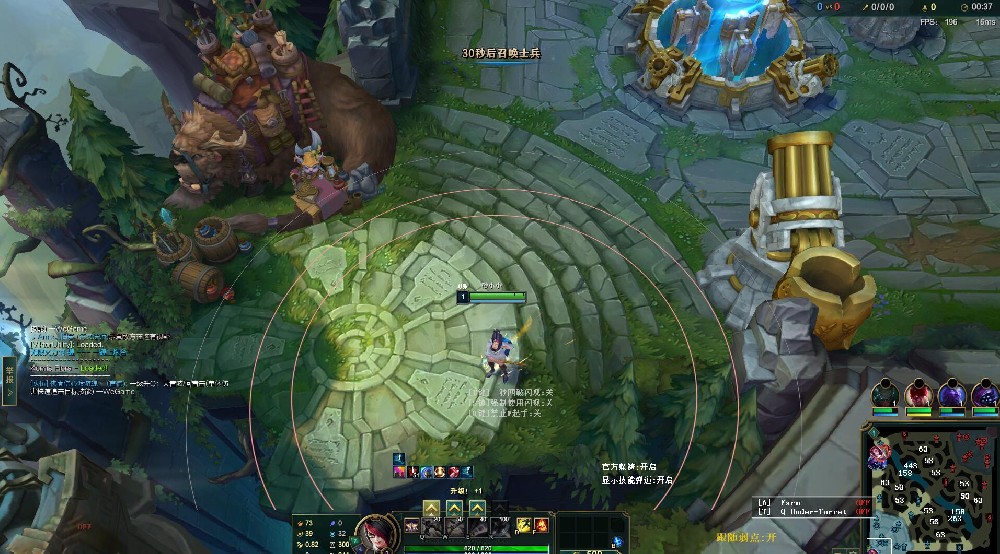
Task: Level up the E ability
Action: (x=478, y=508)
